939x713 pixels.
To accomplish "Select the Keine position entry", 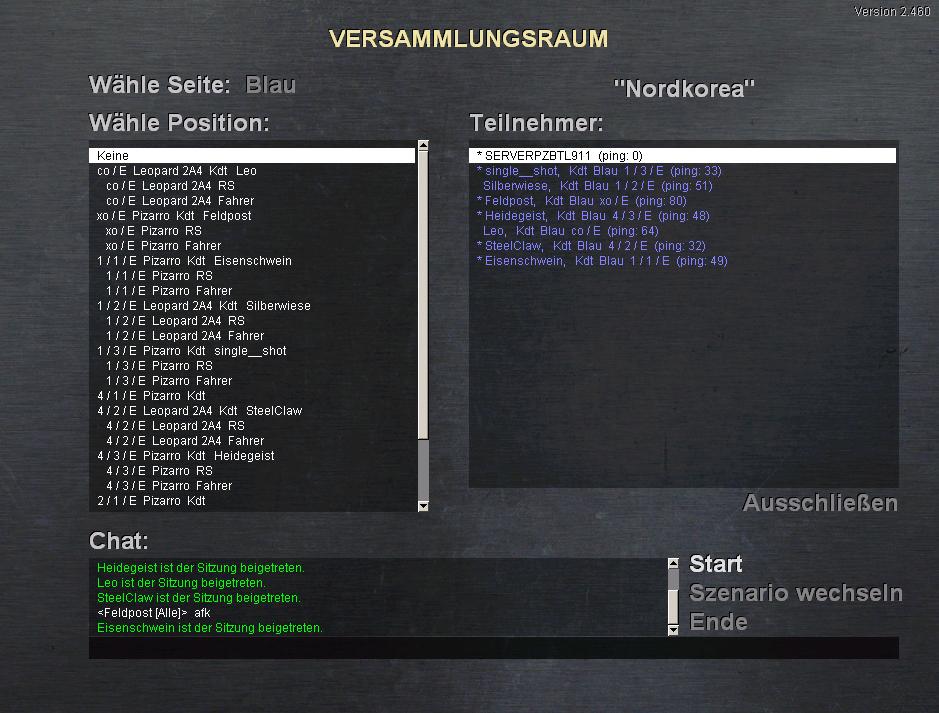I will [x=250, y=156].
